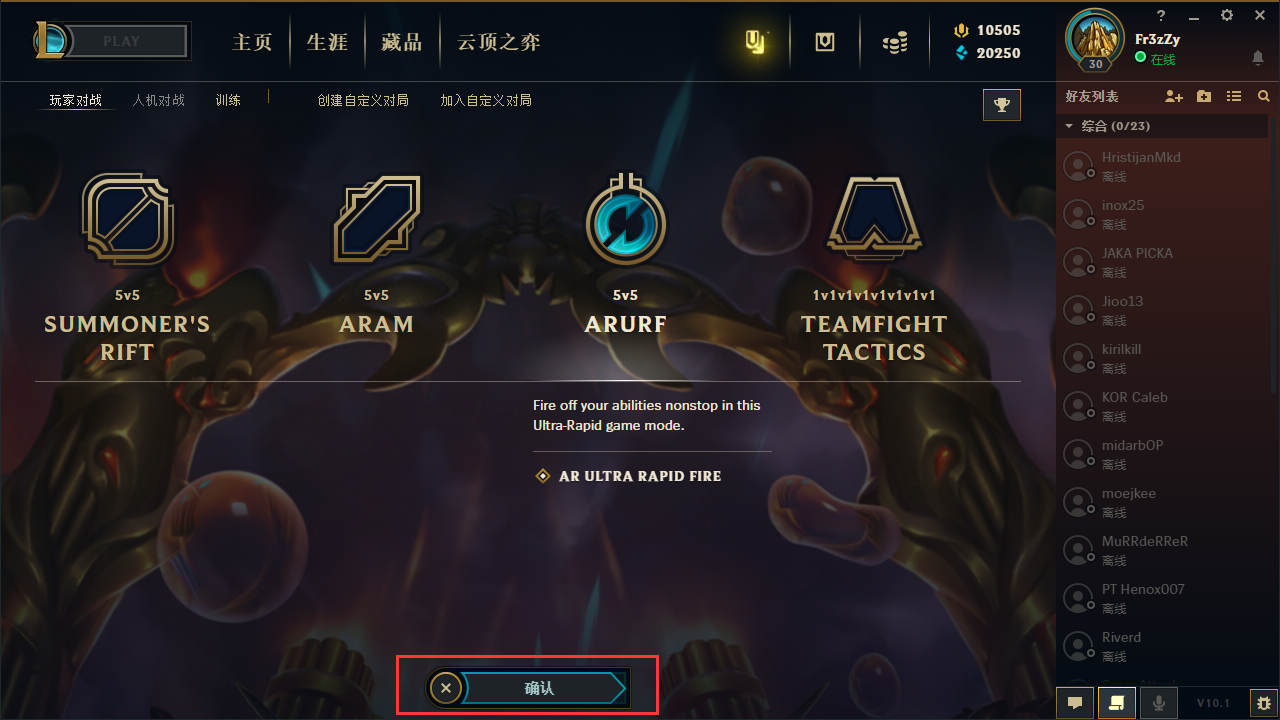Image resolution: width=1280 pixels, height=720 pixels.
Task: Open the trophy icon button
Action: coord(1002,105)
